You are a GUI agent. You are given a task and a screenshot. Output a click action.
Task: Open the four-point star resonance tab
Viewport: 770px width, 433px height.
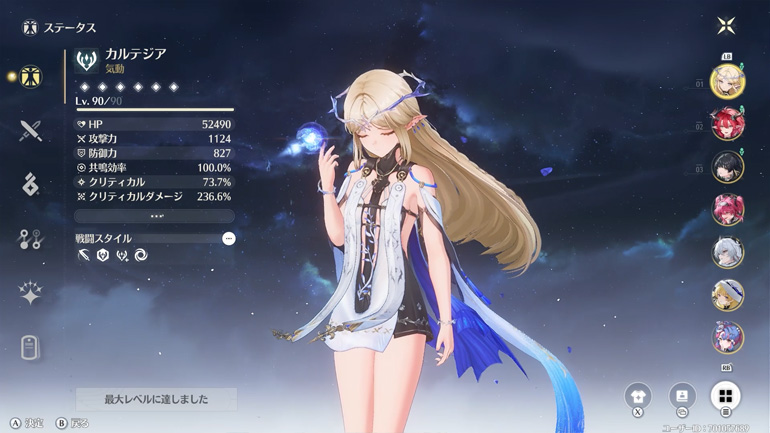tap(30, 293)
